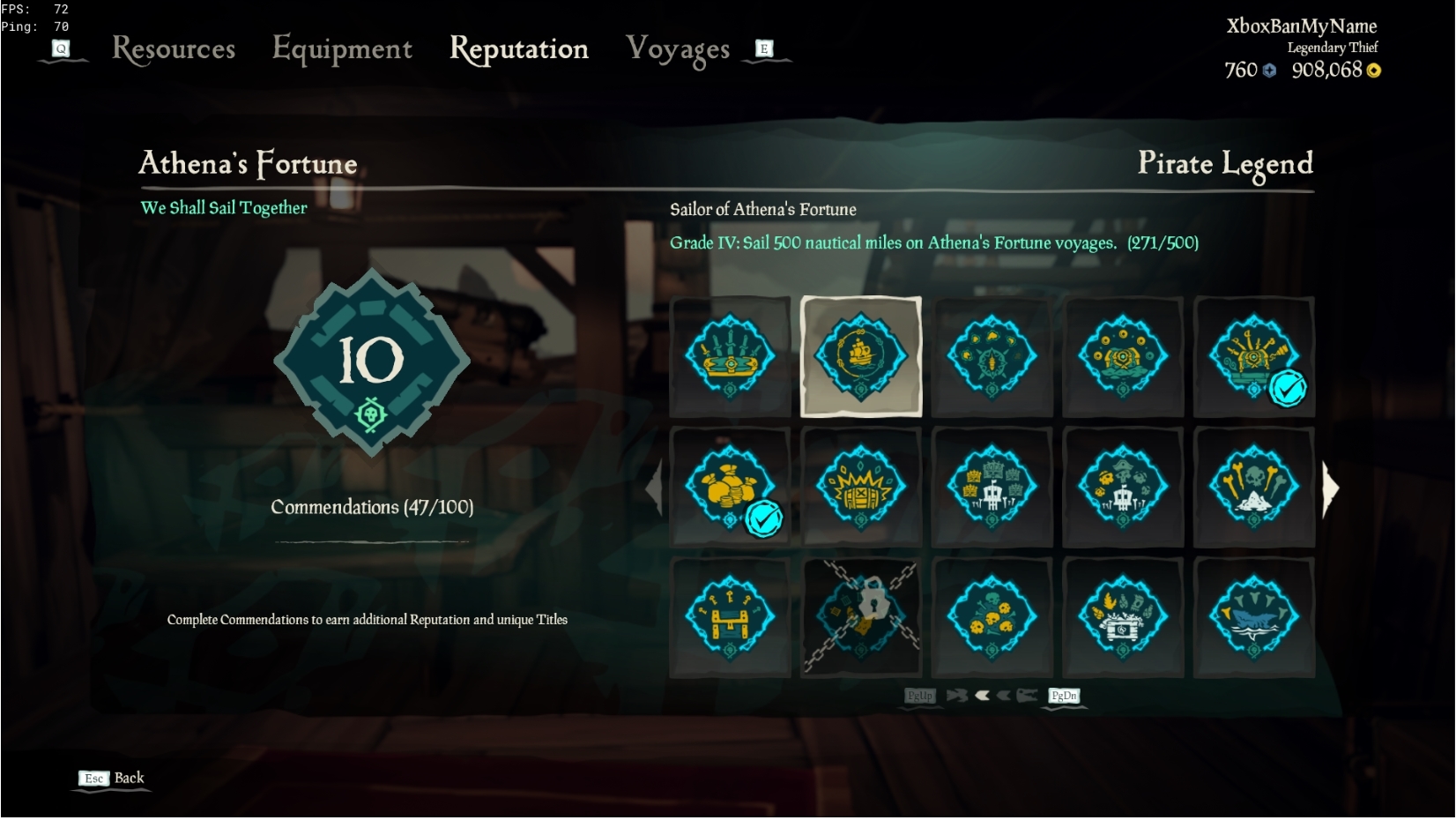Select the skull and bones pile commendation

pyautogui.click(x=1254, y=488)
